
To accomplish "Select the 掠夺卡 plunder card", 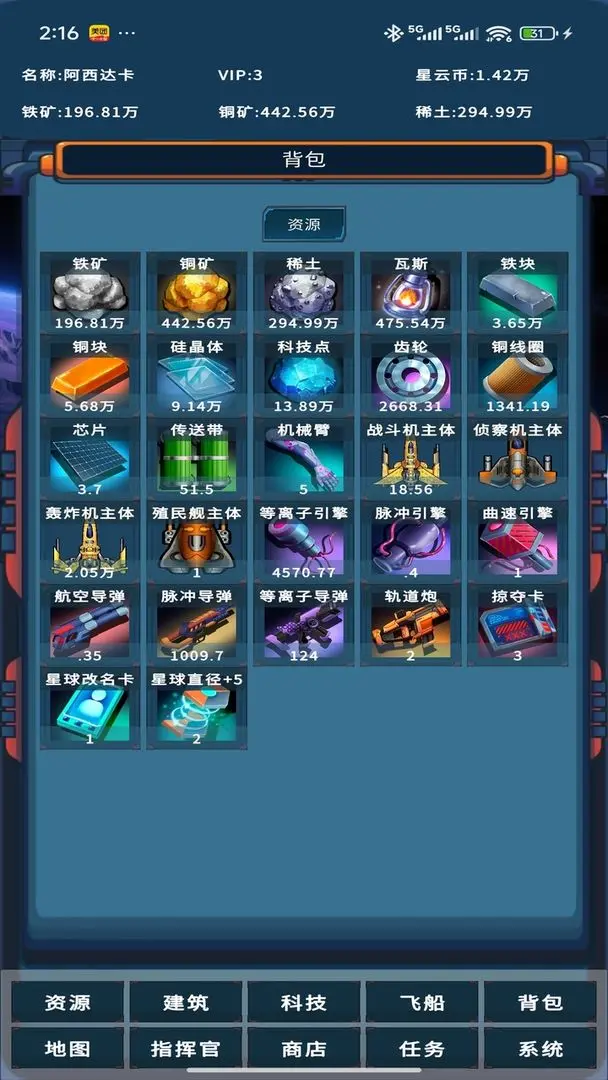I will coord(518,624).
